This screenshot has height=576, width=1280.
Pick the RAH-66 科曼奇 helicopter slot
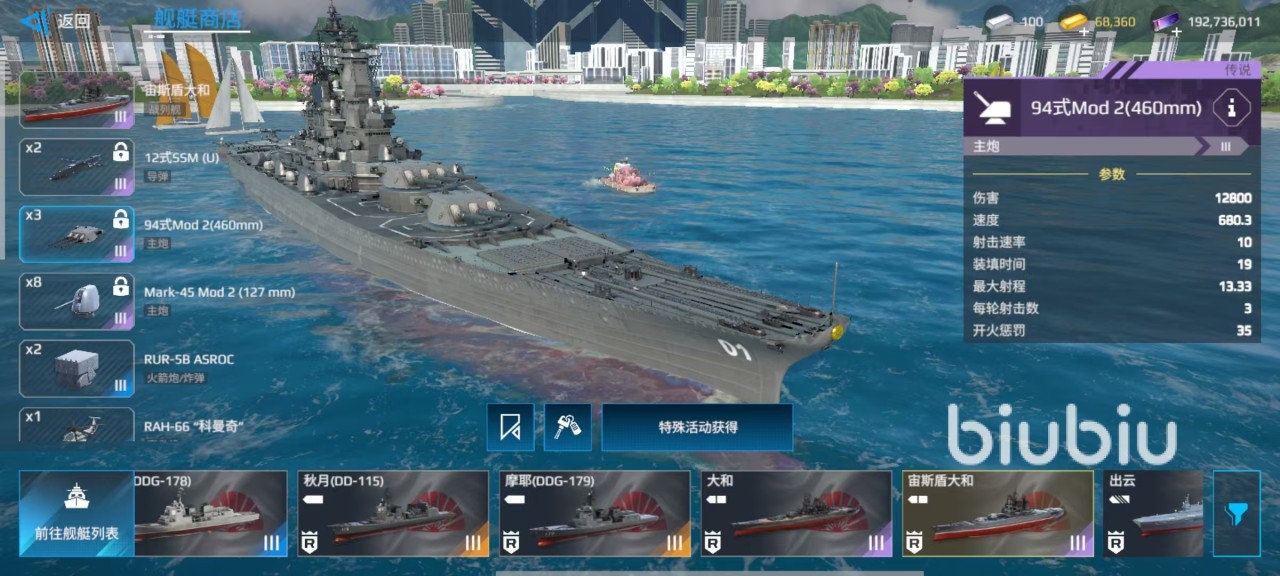pos(77,425)
